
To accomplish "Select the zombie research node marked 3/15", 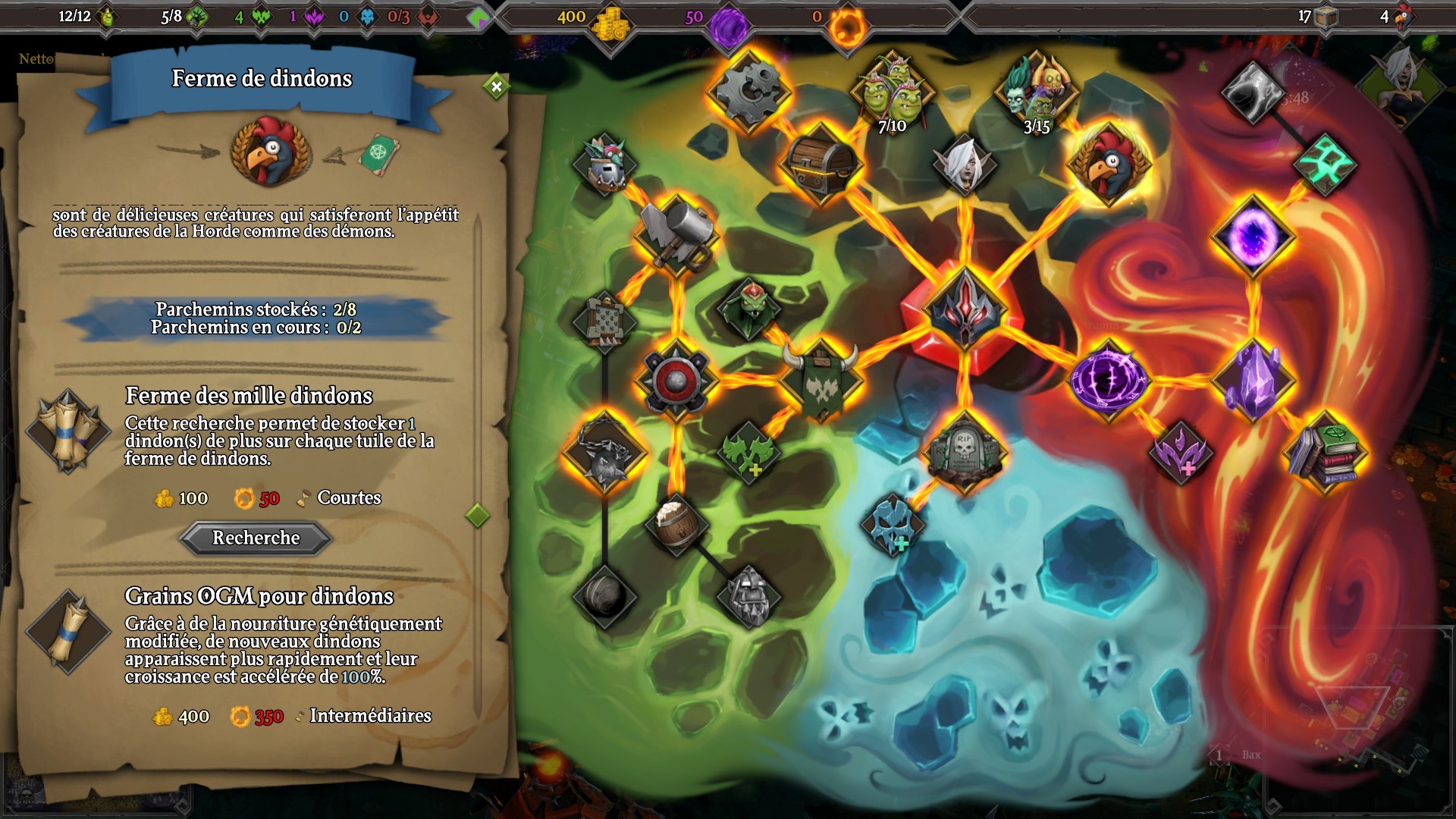I will (x=1037, y=87).
